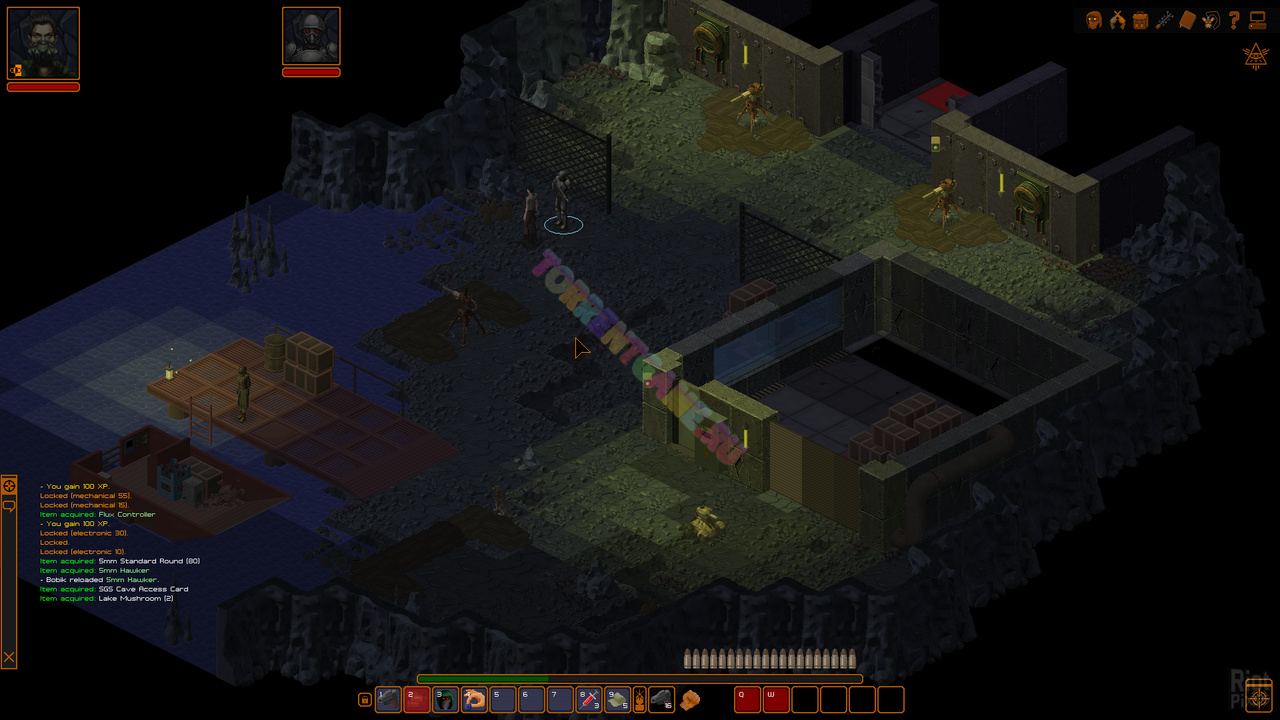This screenshot has width=1280, height=720.
Task: Click the red Q quick slot
Action: tap(747, 699)
